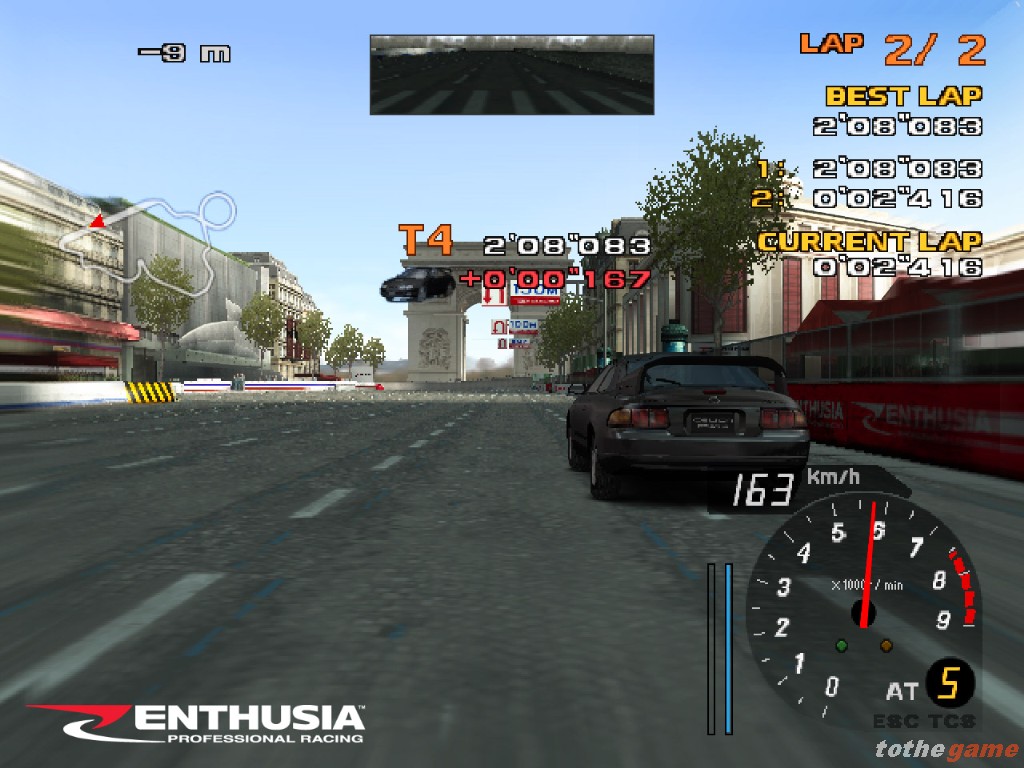1024x768 pixels.
Task: Click the Enthusia Professional Racing logo
Action: coord(196,724)
